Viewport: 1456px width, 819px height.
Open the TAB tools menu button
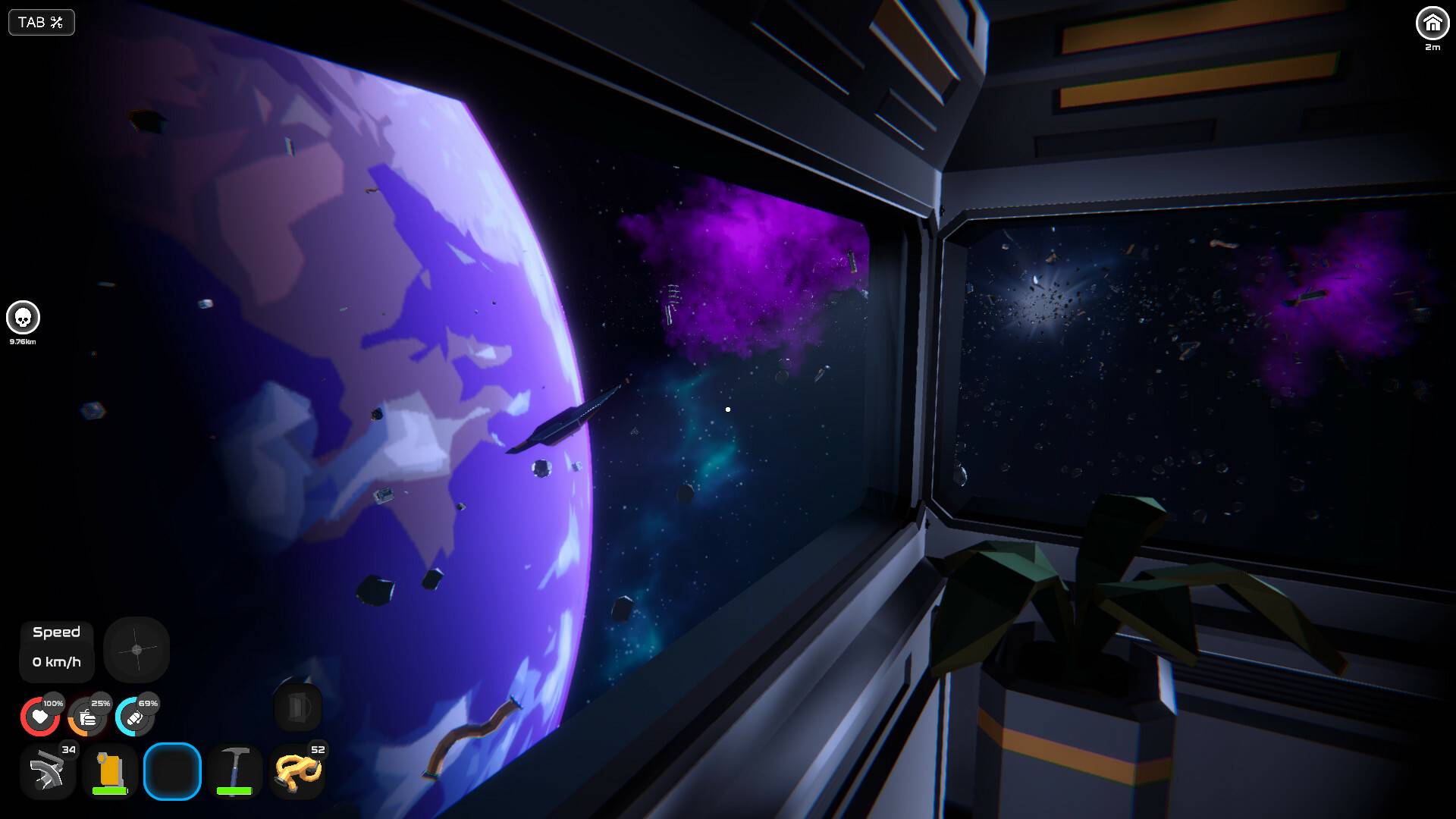(x=41, y=23)
